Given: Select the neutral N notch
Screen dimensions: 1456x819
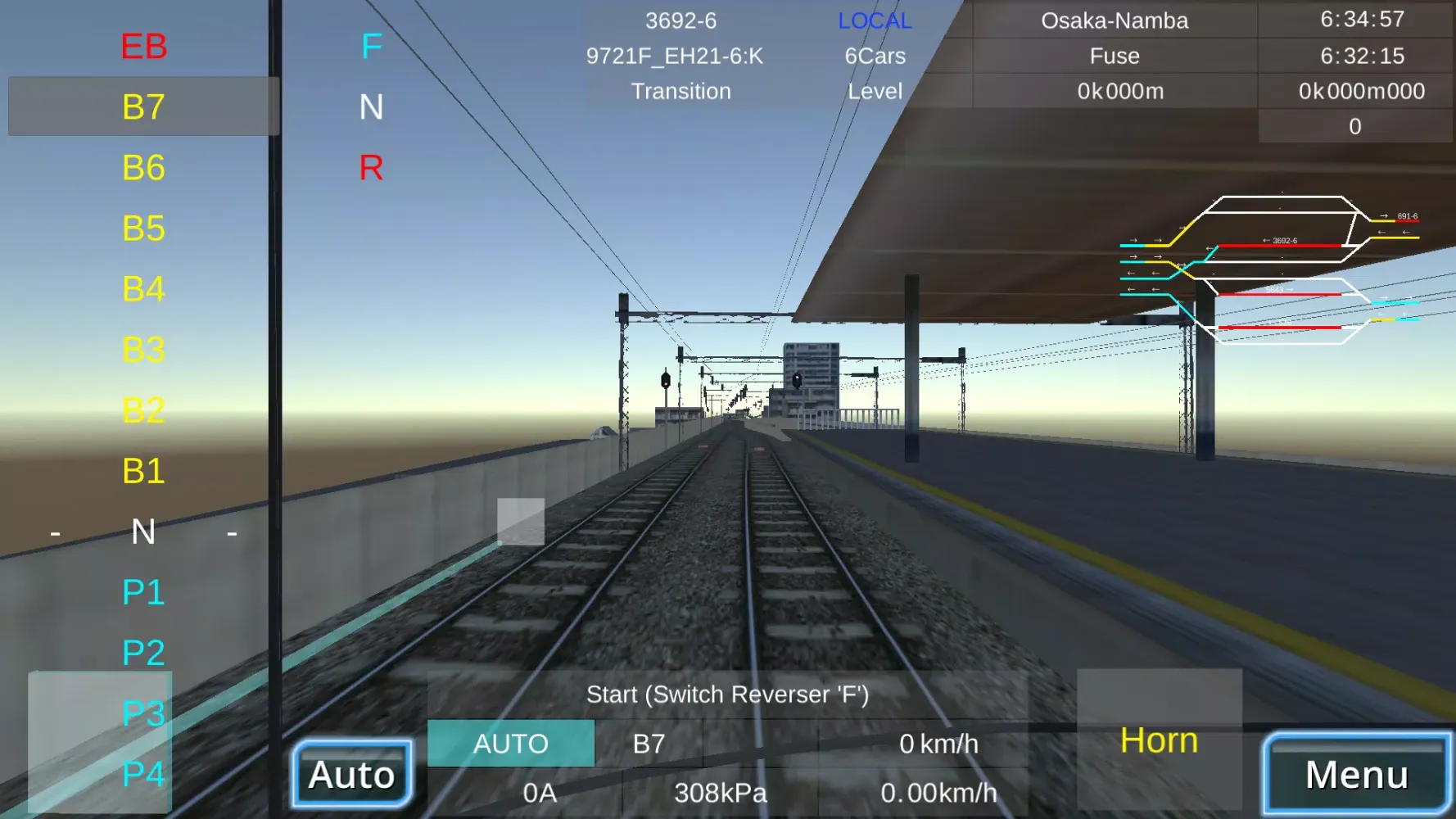Looking at the screenshot, I should tap(143, 533).
